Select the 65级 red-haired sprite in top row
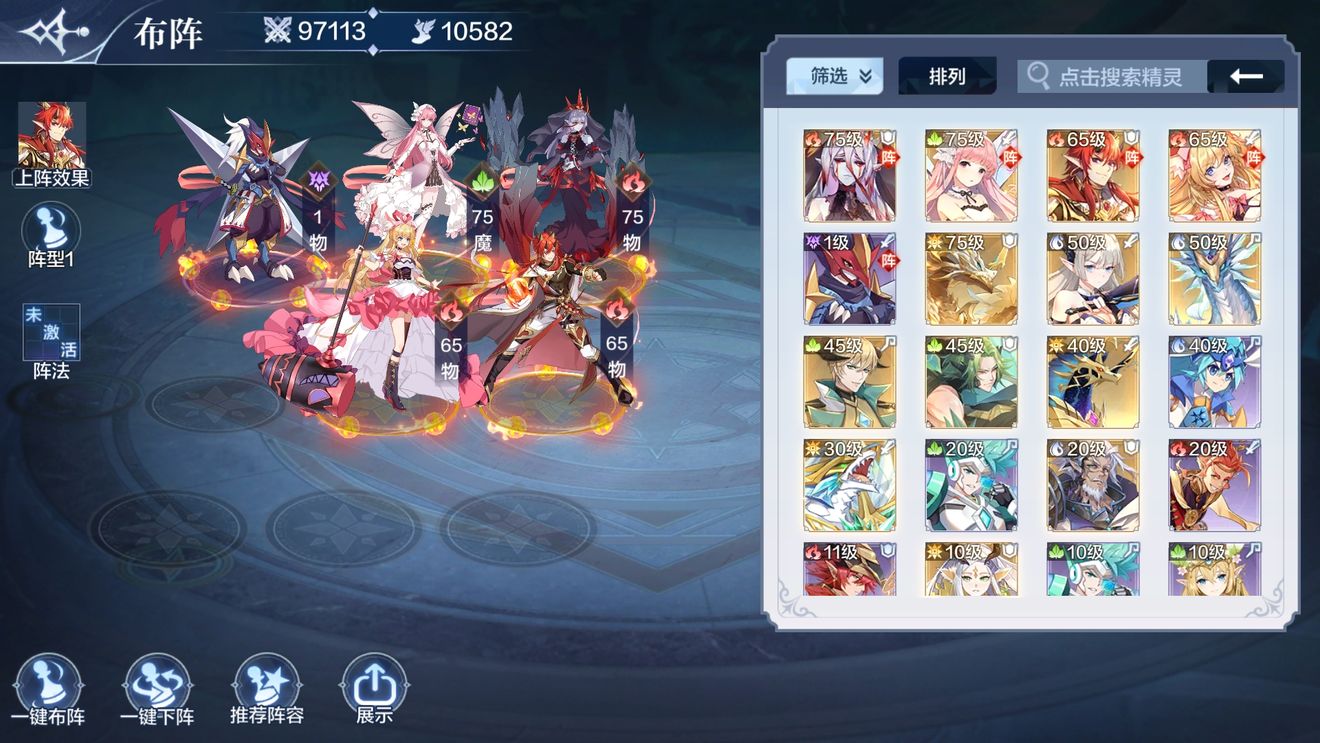Screen dimensions: 1320x743 pyautogui.click(x=1093, y=174)
